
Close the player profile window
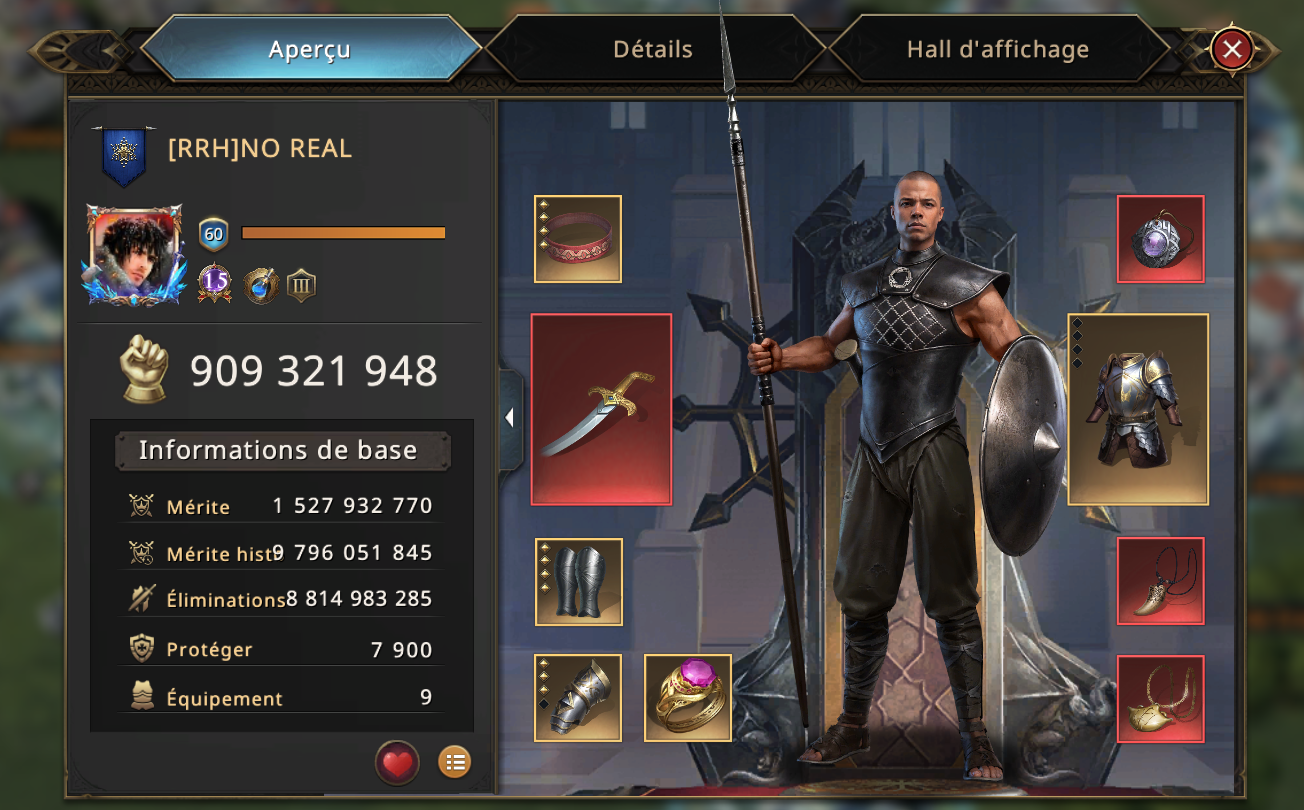point(1232,48)
